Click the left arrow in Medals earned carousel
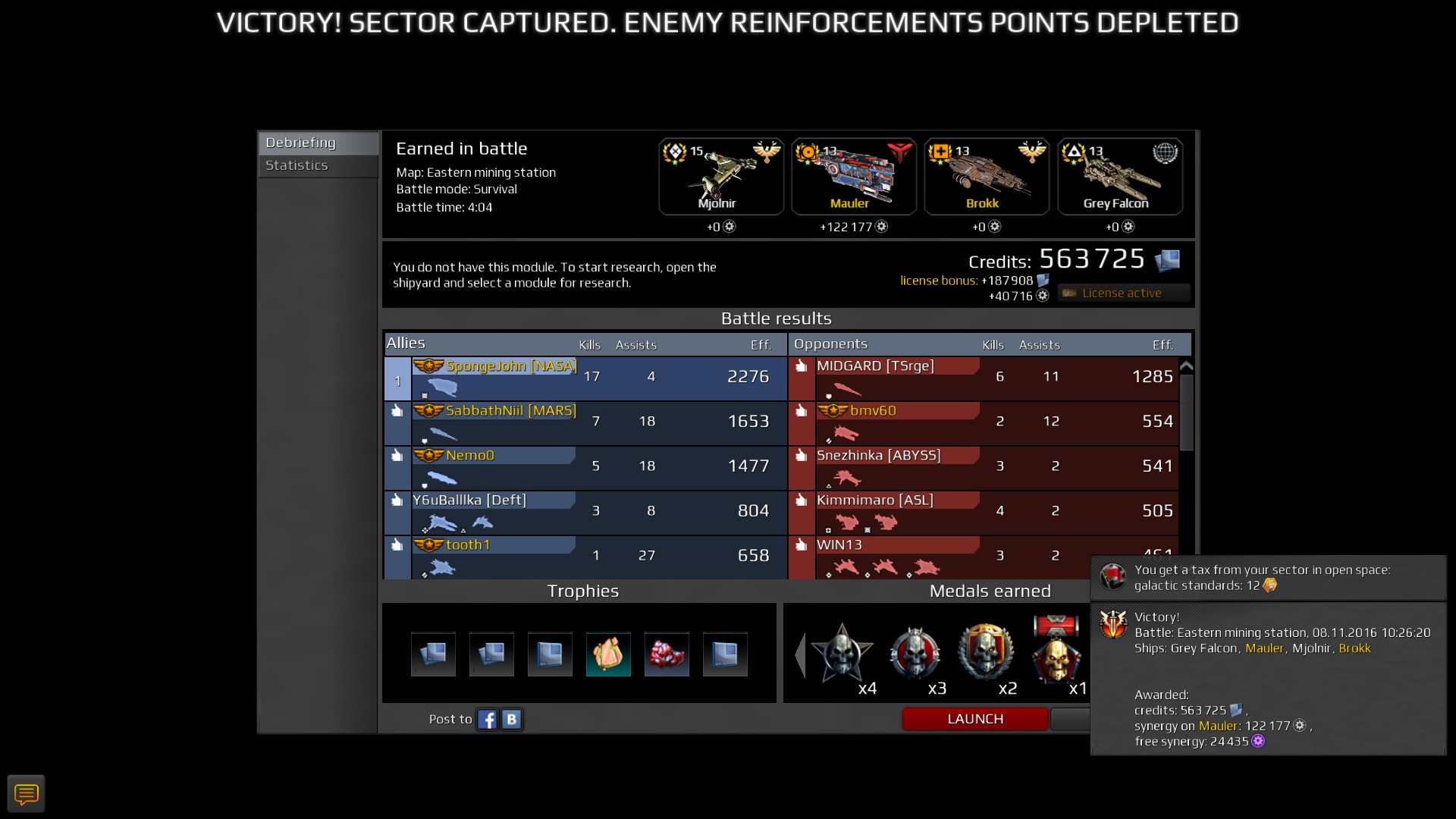Image resolution: width=1456 pixels, height=819 pixels. tap(802, 656)
